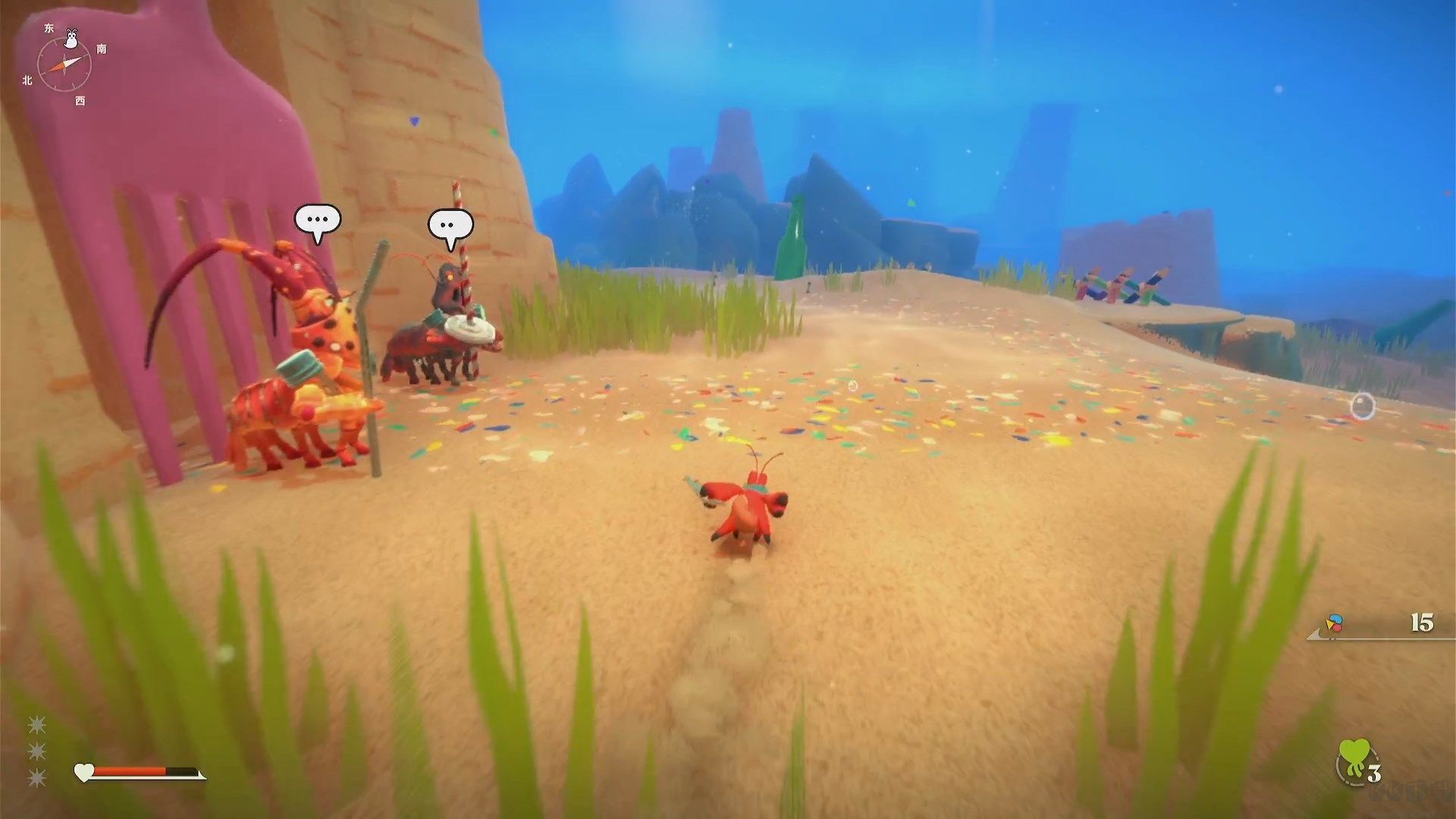The height and width of the screenshot is (819, 1456).
Task: Open the speech bubble above the dark lobster
Action: pos(450,225)
